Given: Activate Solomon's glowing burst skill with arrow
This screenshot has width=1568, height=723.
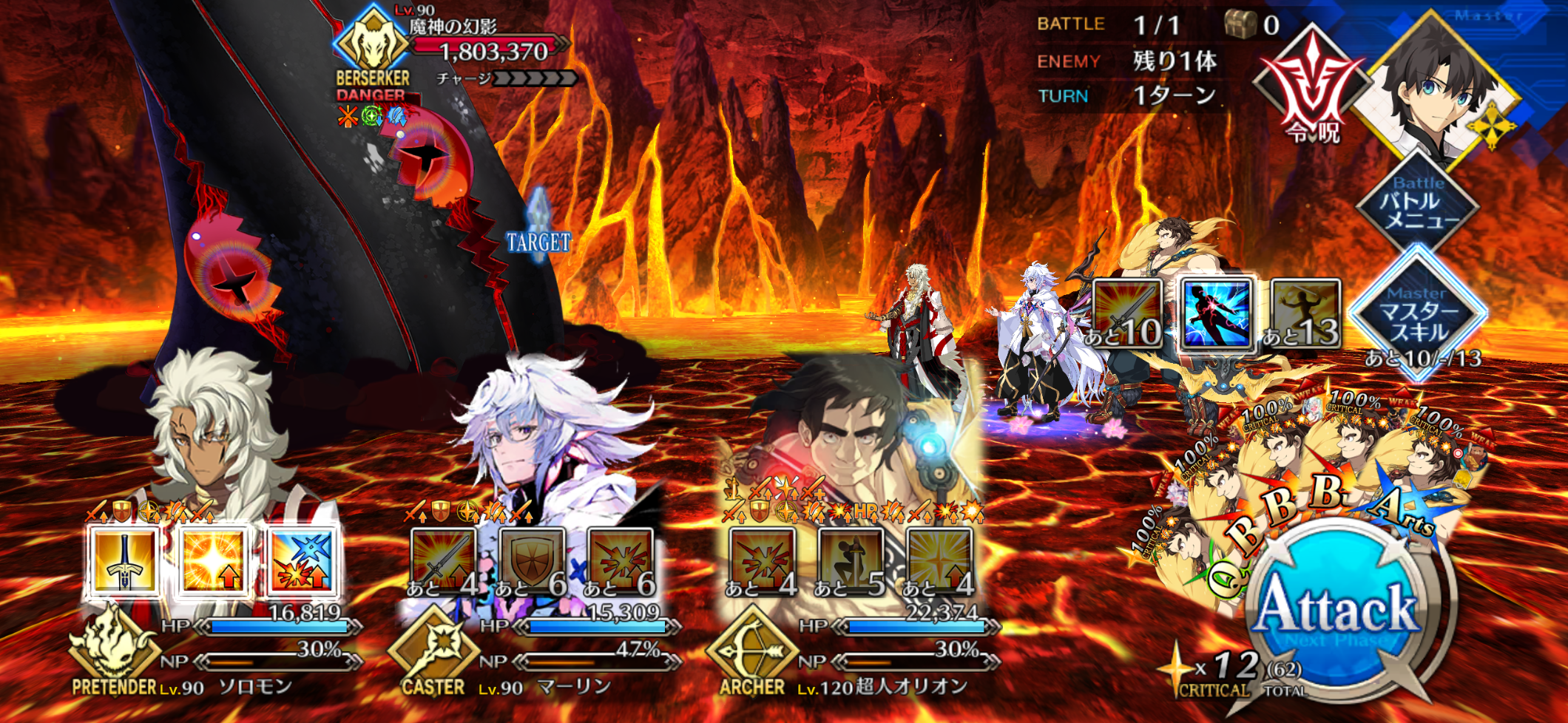Looking at the screenshot, I should click(213, 561).
